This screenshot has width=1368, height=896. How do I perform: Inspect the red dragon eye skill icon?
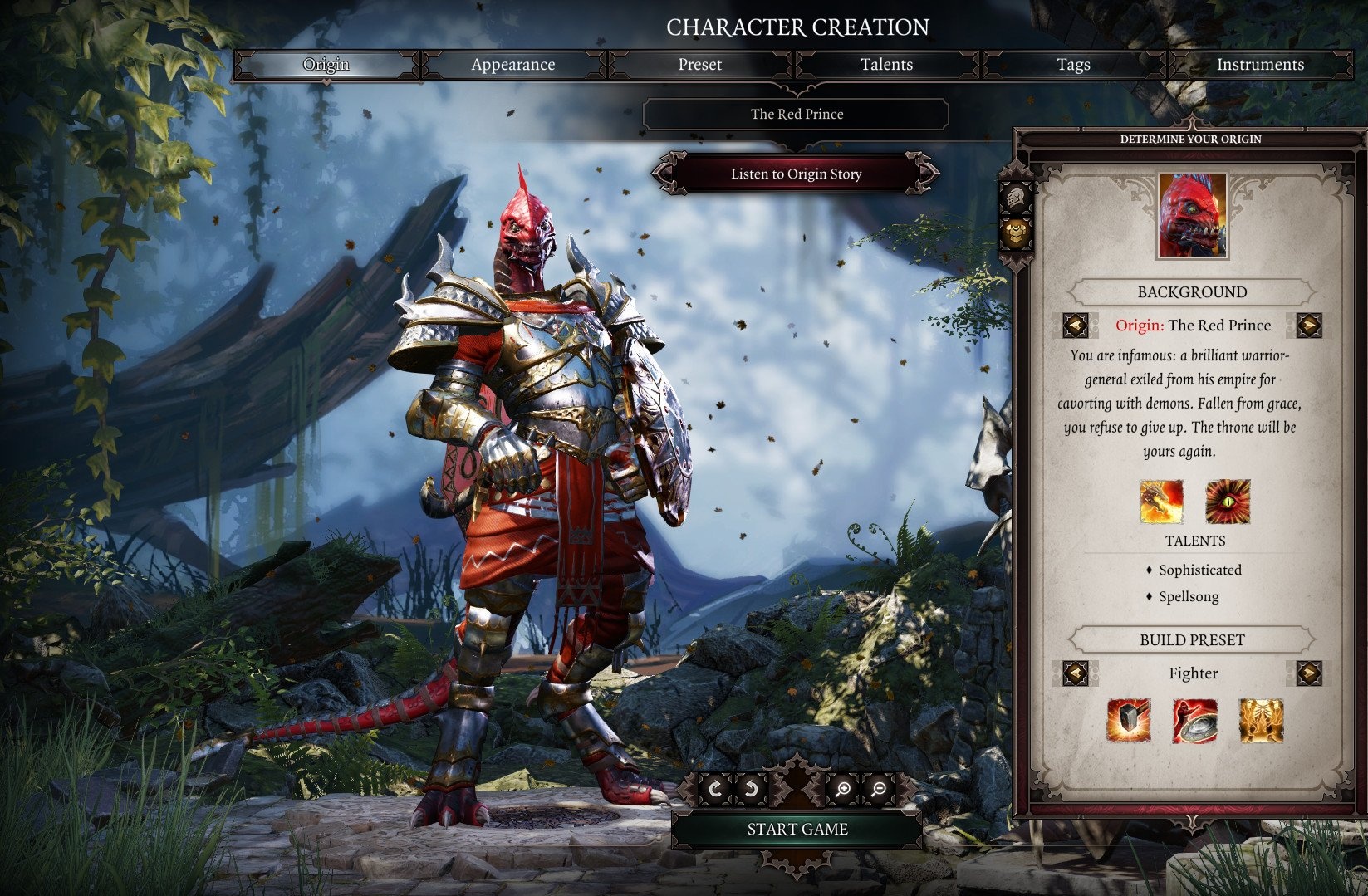(1228, 502)
